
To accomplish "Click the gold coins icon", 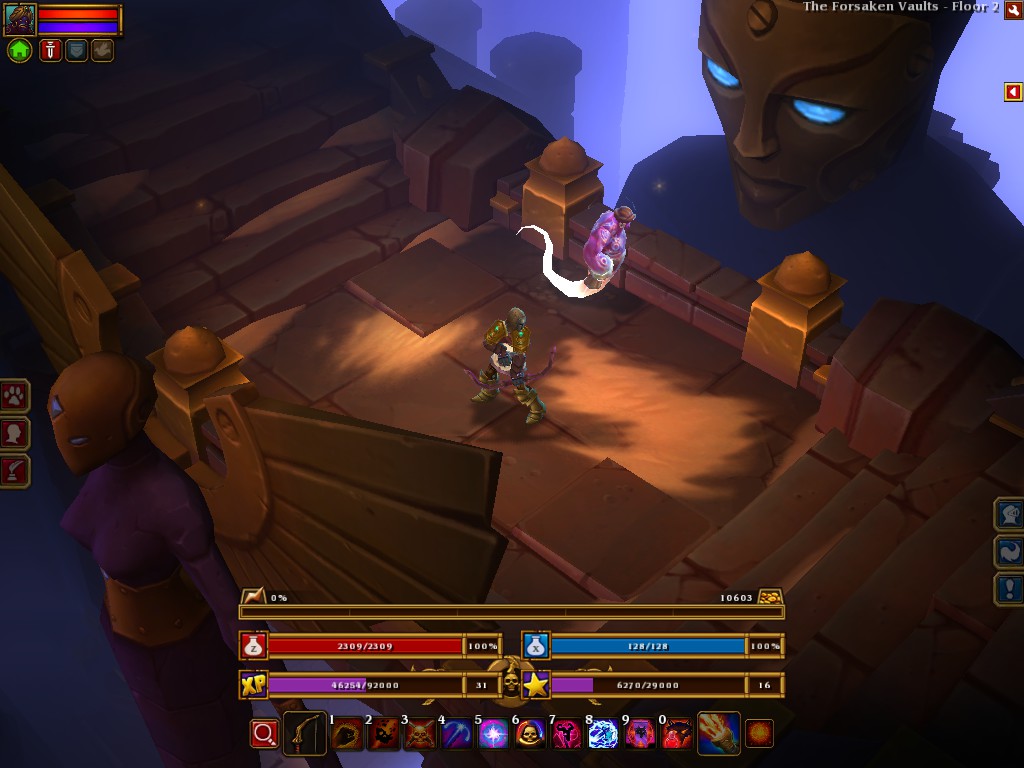I will 769,597.
